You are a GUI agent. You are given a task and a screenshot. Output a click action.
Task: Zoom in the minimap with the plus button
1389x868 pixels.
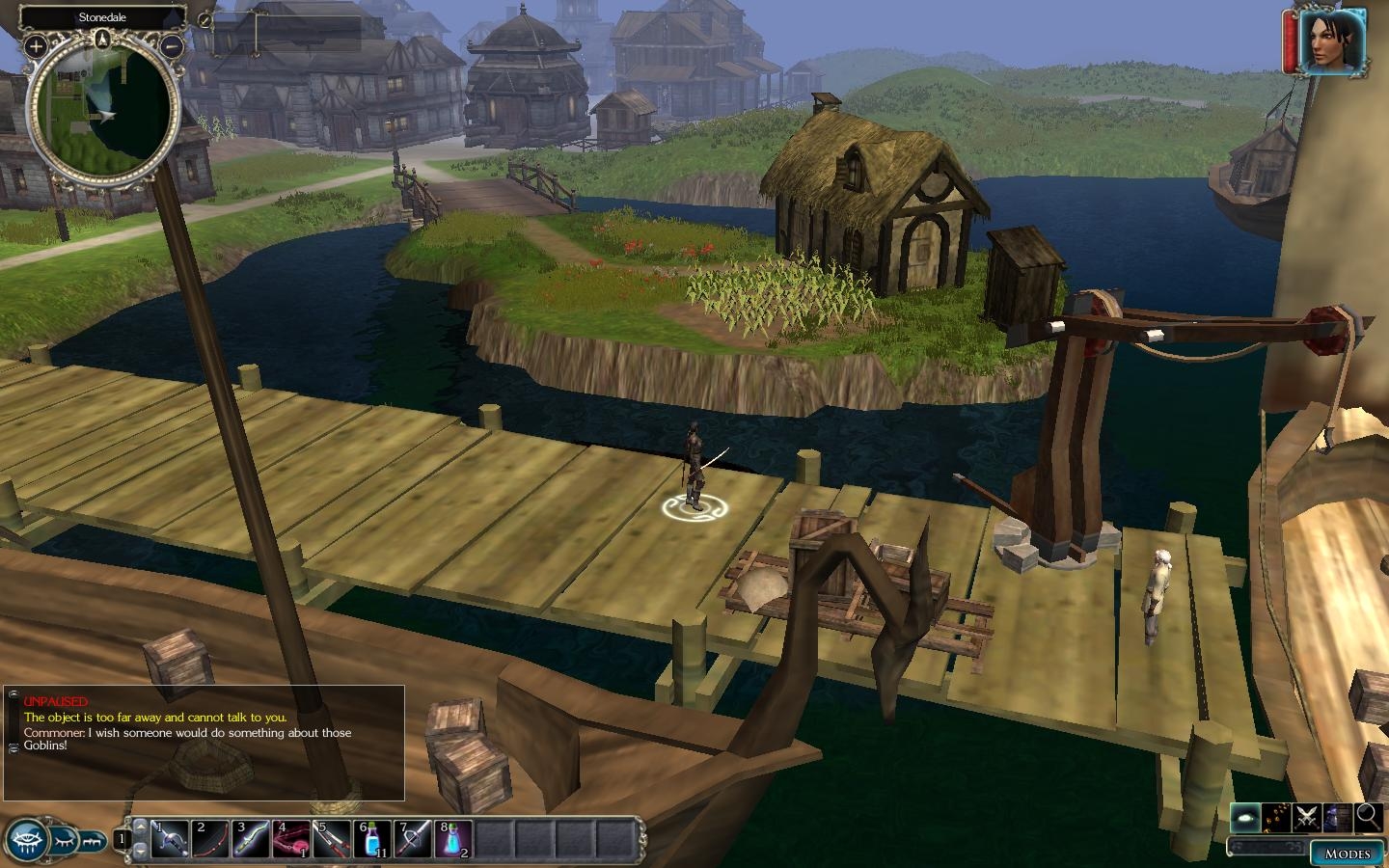(x=36, y=45)
